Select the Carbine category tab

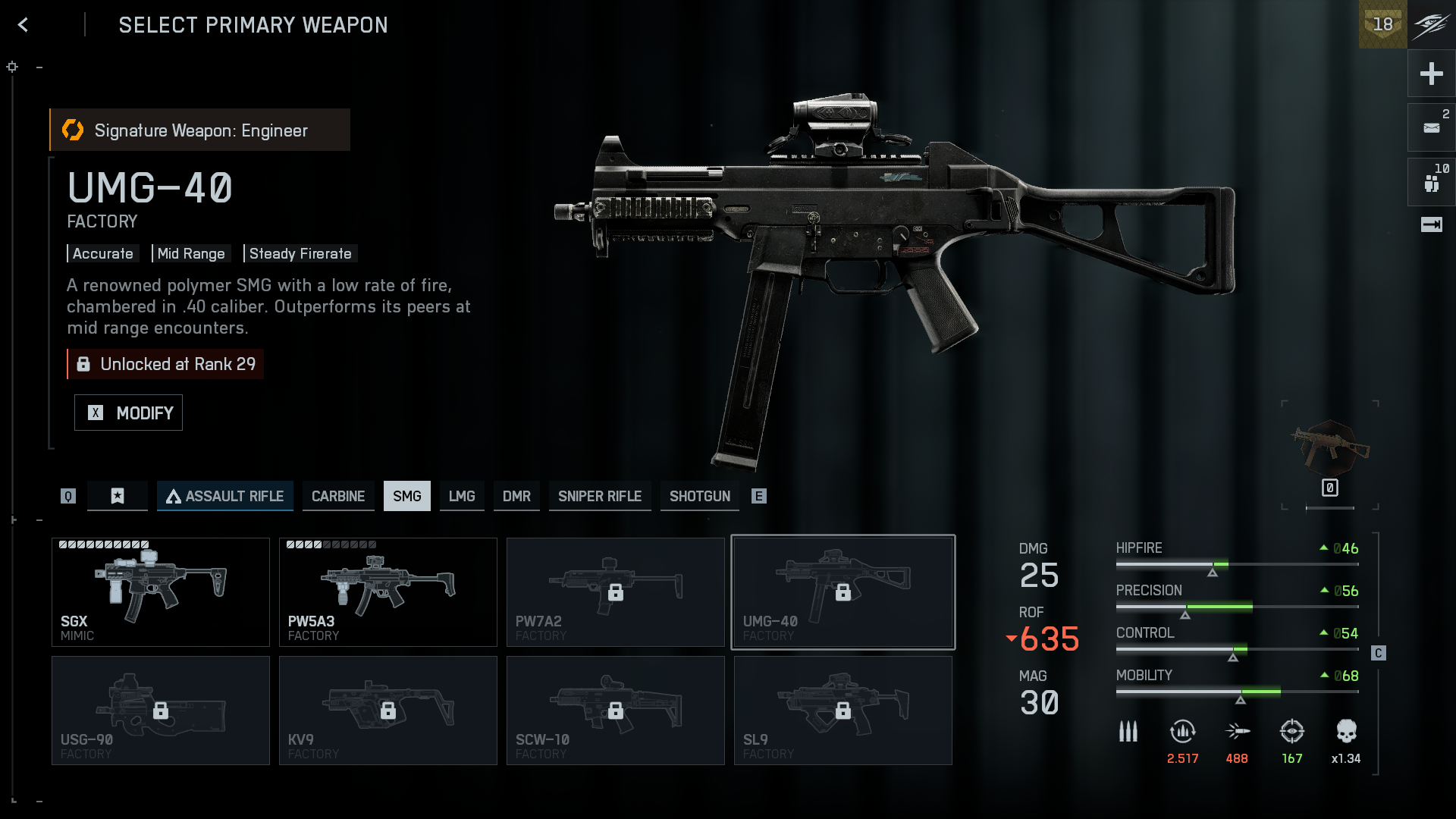tap(338, 496)
